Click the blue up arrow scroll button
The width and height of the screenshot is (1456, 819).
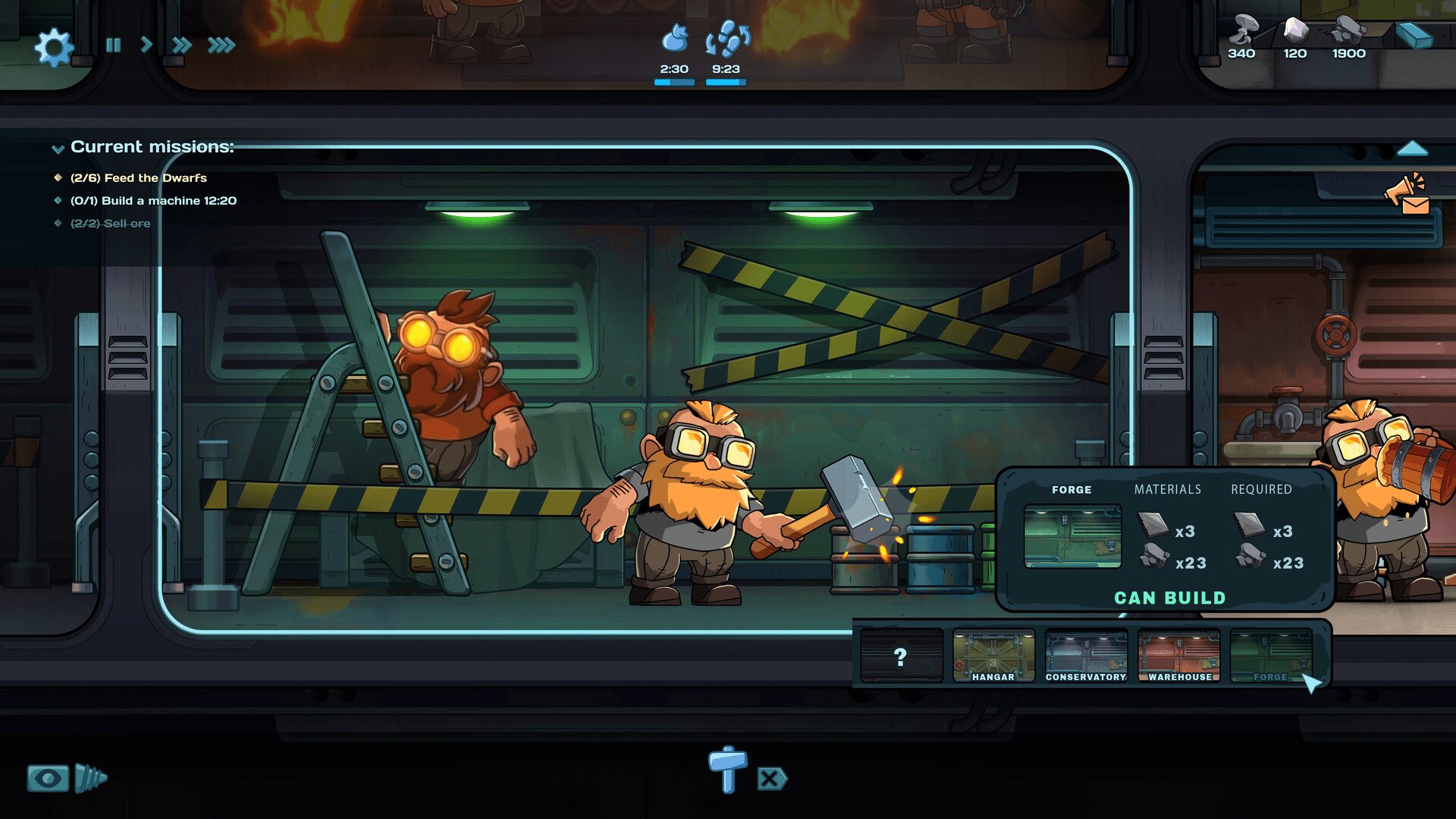[1412, 149]
